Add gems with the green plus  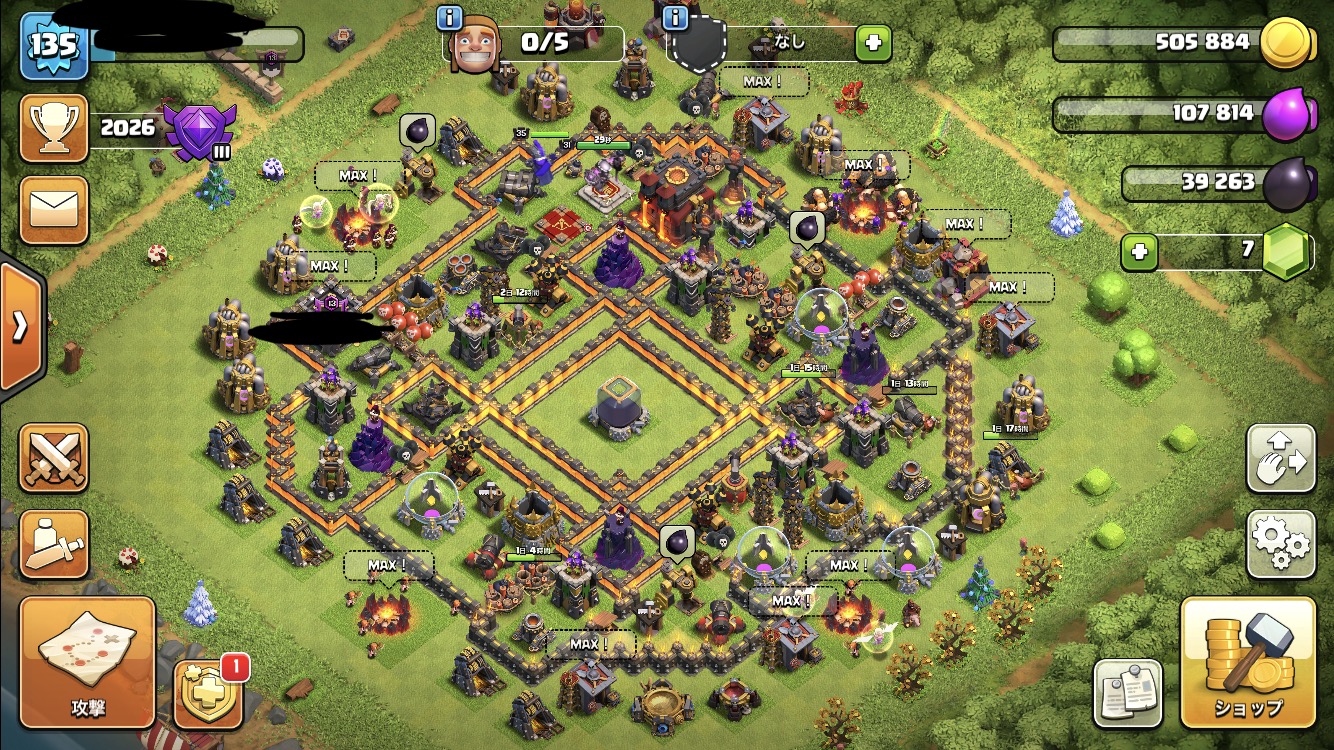tap(1138, 252)
